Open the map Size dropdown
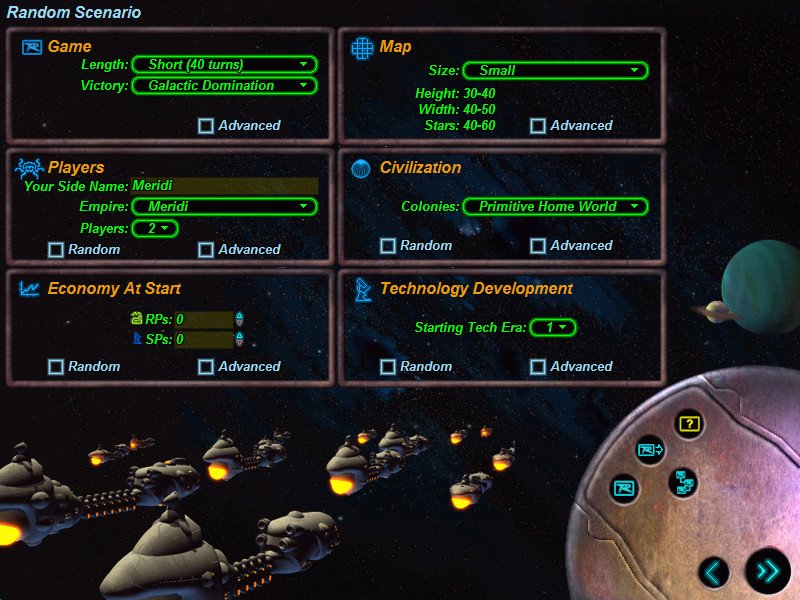 pos(555,71)
